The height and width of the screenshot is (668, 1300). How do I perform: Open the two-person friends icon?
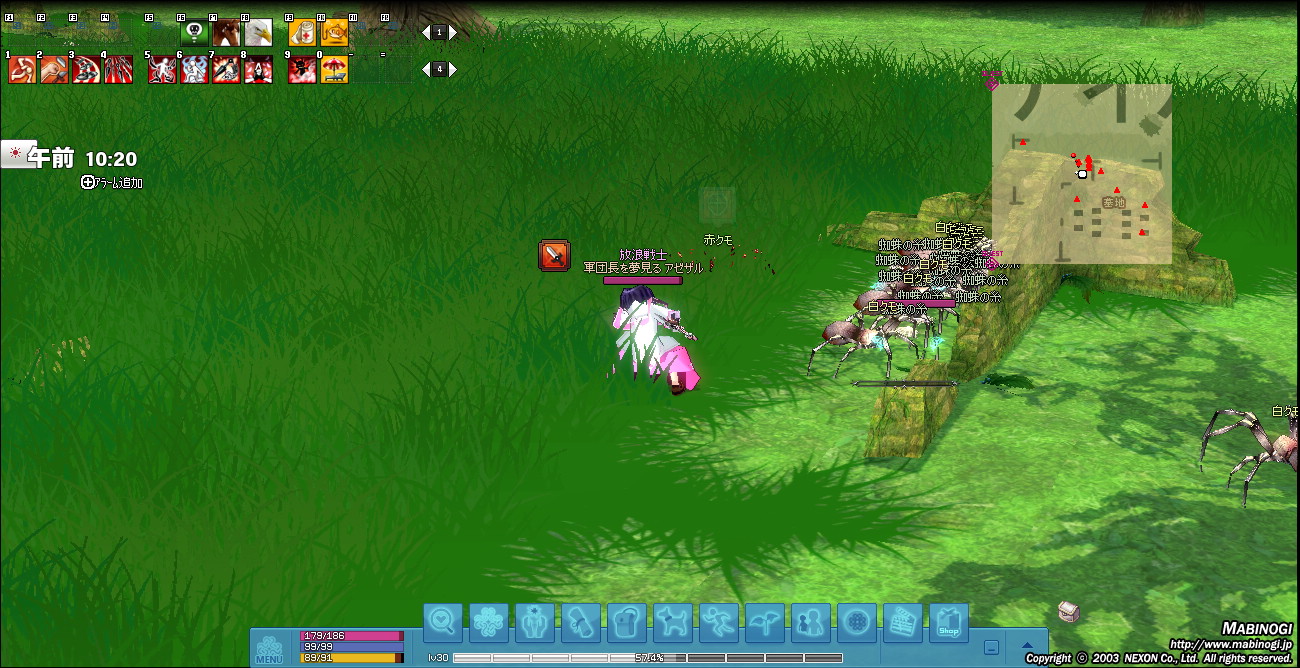tap(811, 623)
